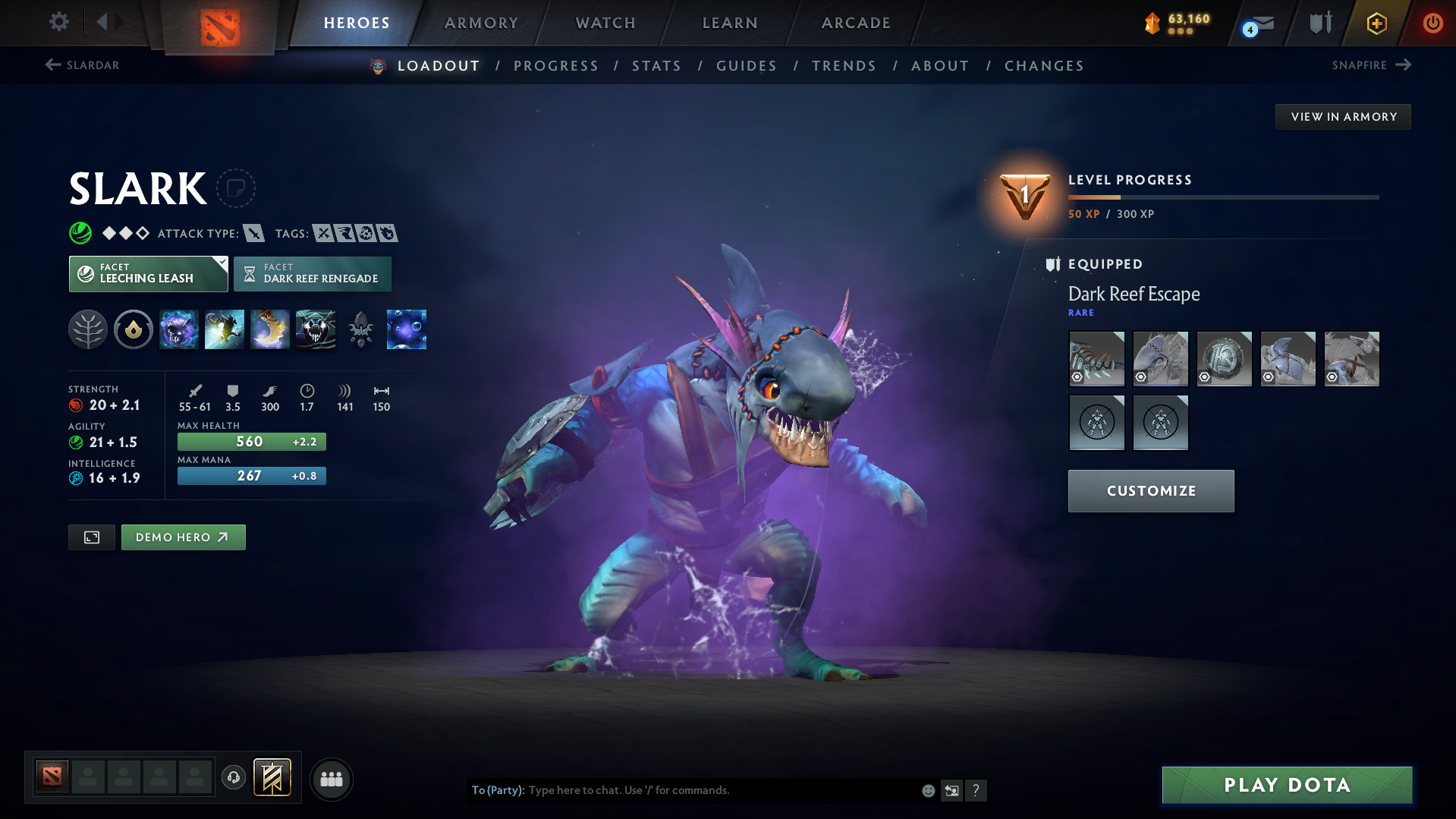
Task: Click the armory shield and sword icon
Action: tap(1319, 23)
